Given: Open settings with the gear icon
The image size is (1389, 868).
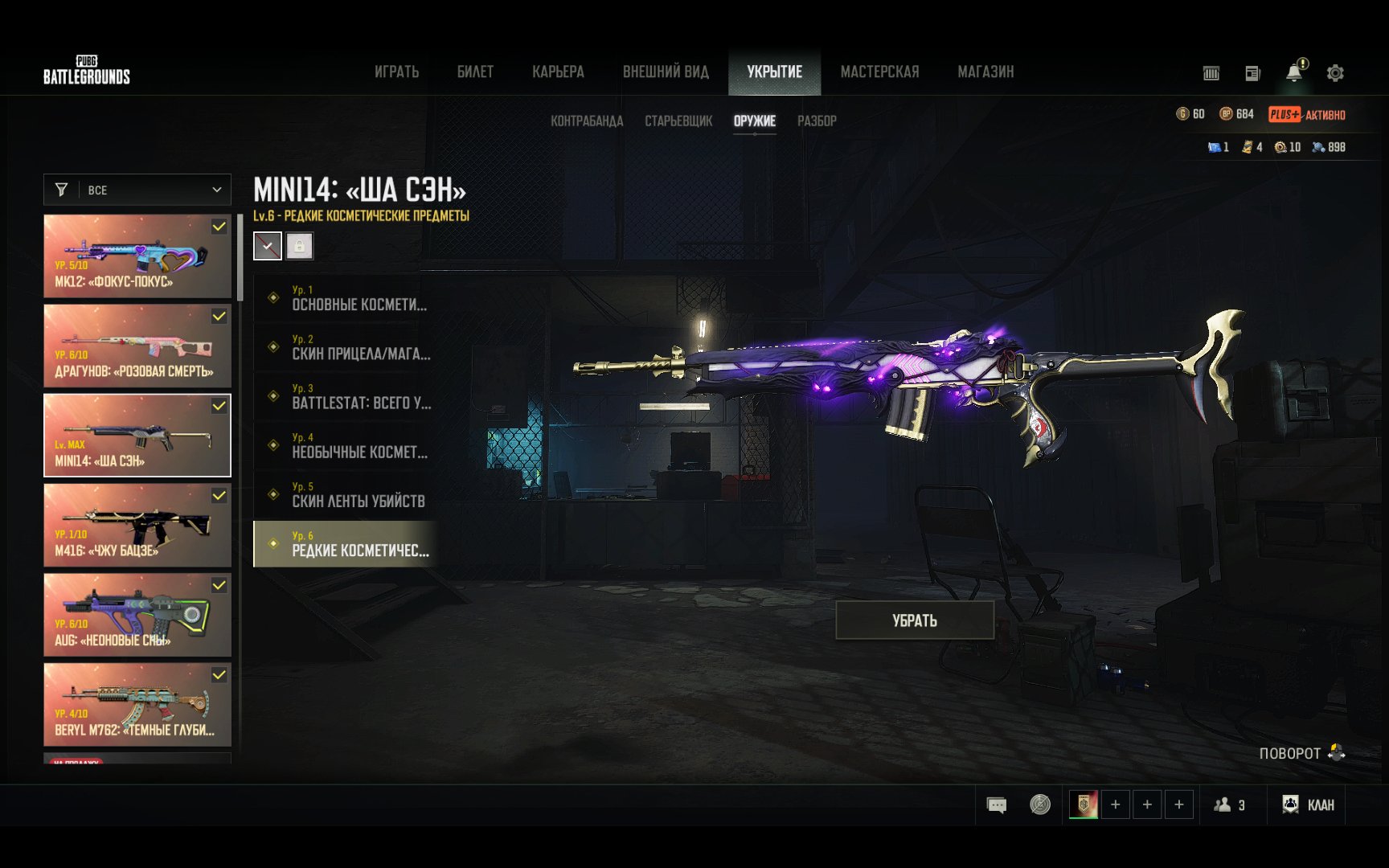Looking at the screenshot, I should pos(1335,73).
